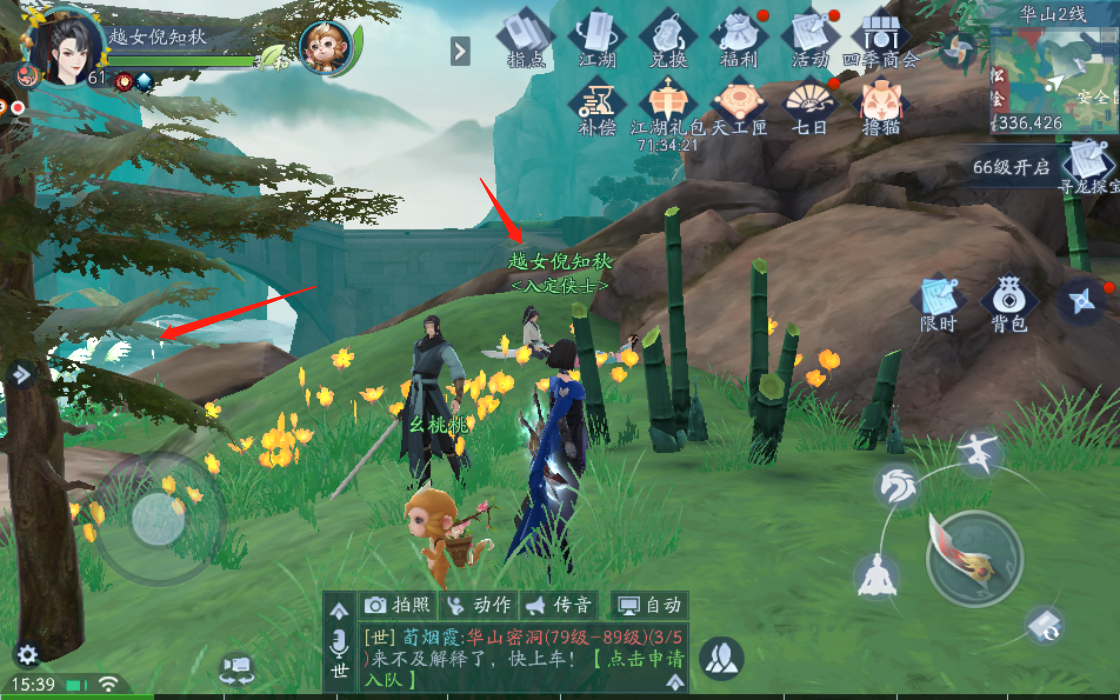Screen dimensions: 1120x700
Task: Open the 七日 seven-day event
Action: pos(810,106)
